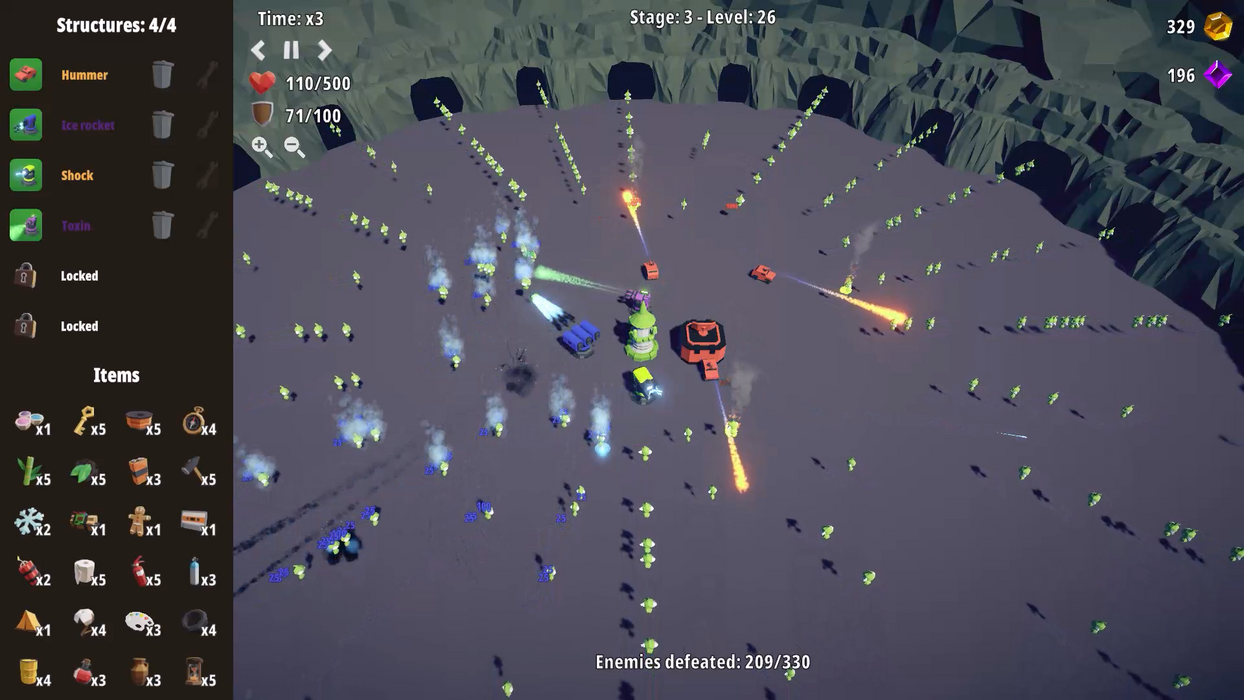1244x700 pixels.
Task: Increase the time speed with the right arrow
Action: click(x=325, y=49)
